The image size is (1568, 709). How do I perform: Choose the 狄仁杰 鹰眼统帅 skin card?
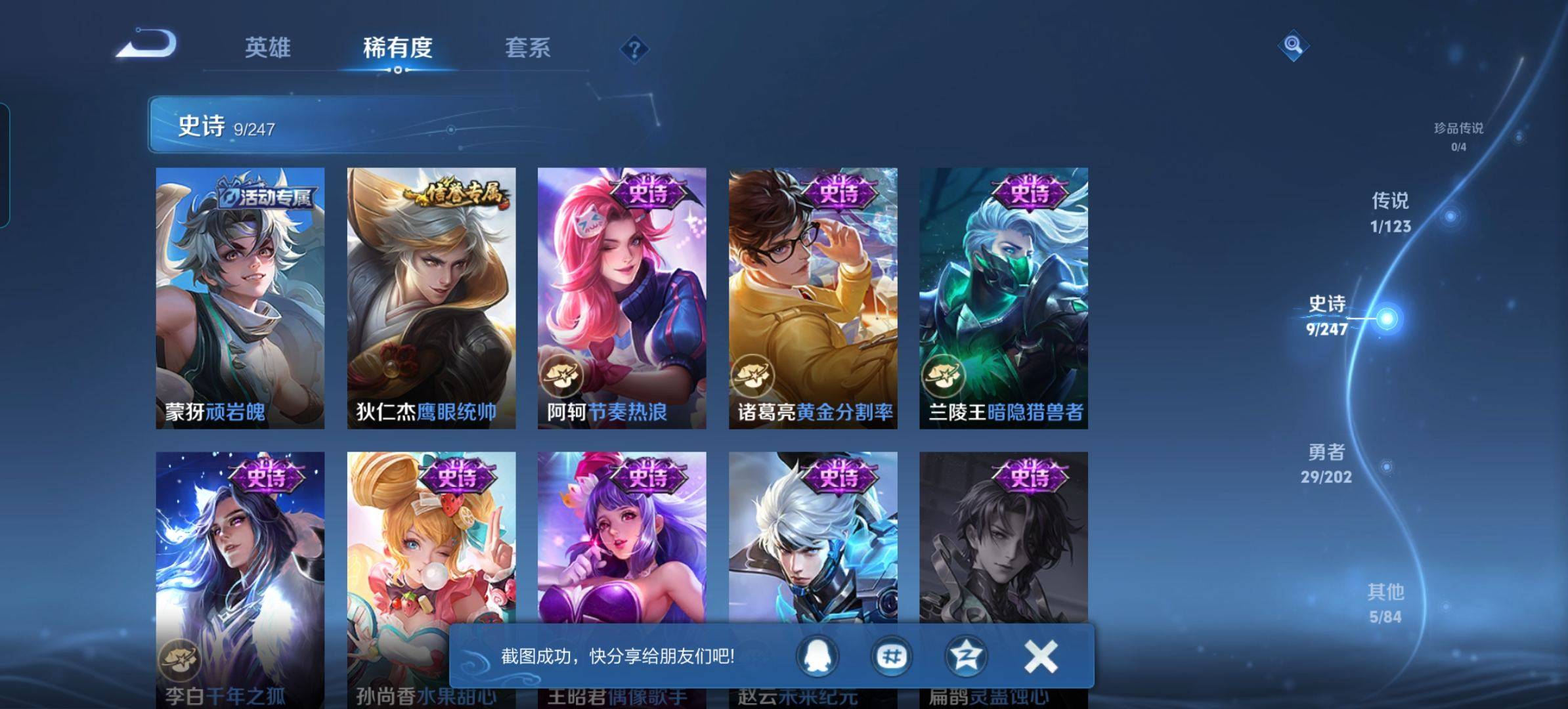coord(431,298)
